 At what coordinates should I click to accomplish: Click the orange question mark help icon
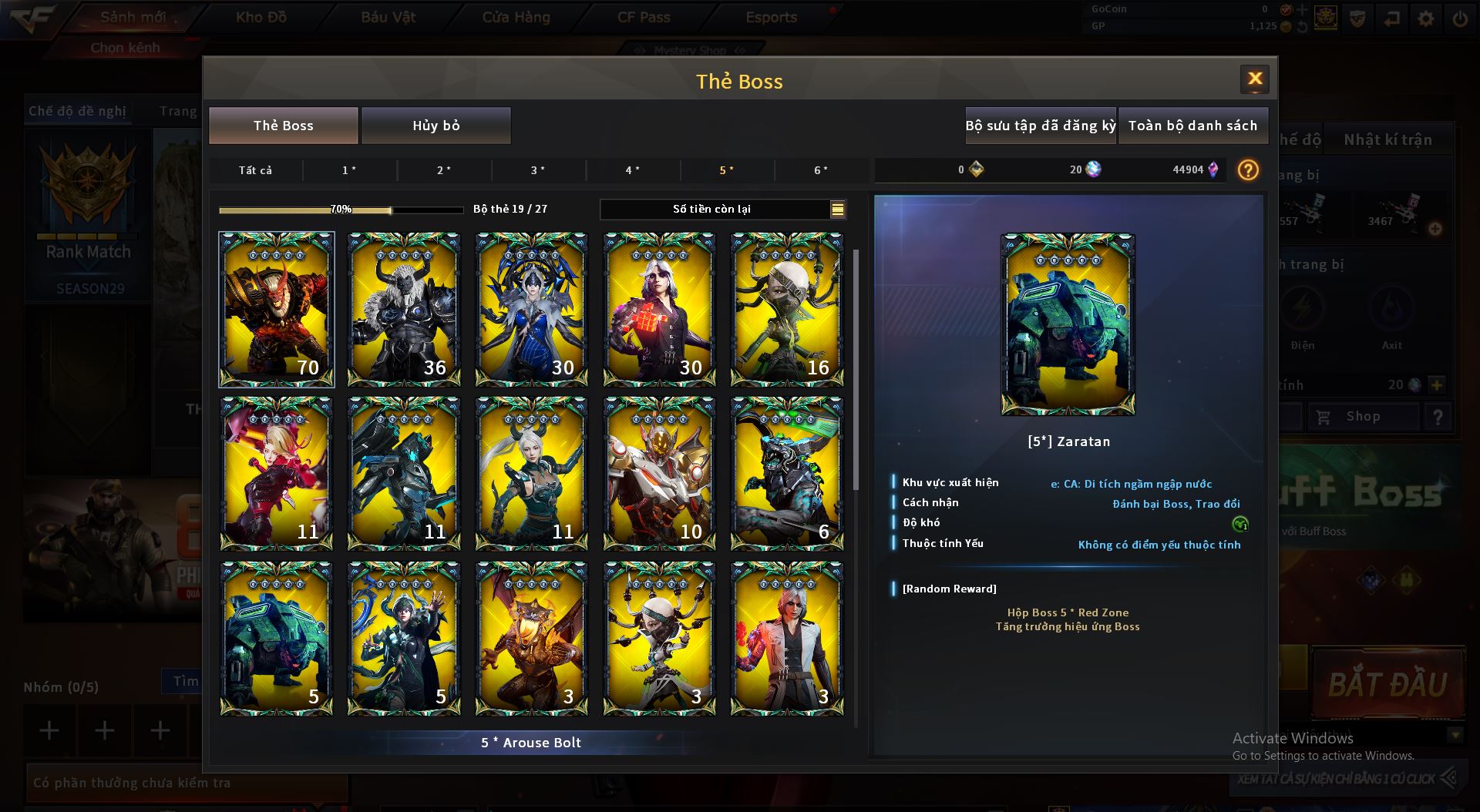1248,169
